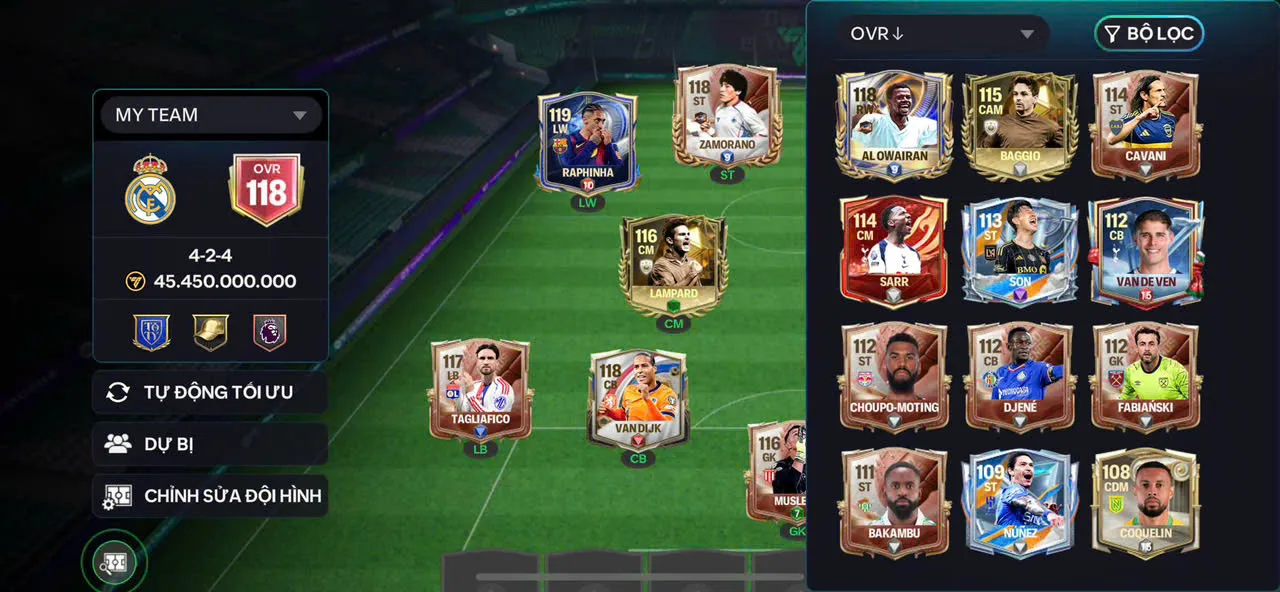This screenshot has width=1280, height=592.
Task: Open the MY TEAM dropdown
Action: coord(210,115)
